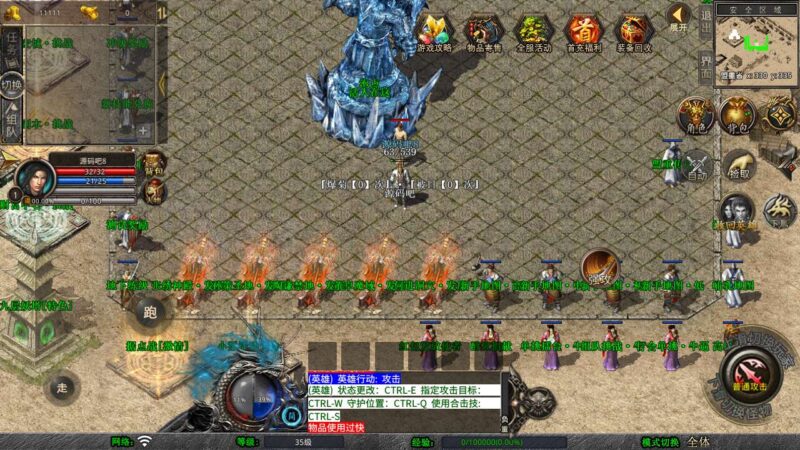Click the round 切换 switch button
This screenshot has width=800, height=450.
point(12,86)
